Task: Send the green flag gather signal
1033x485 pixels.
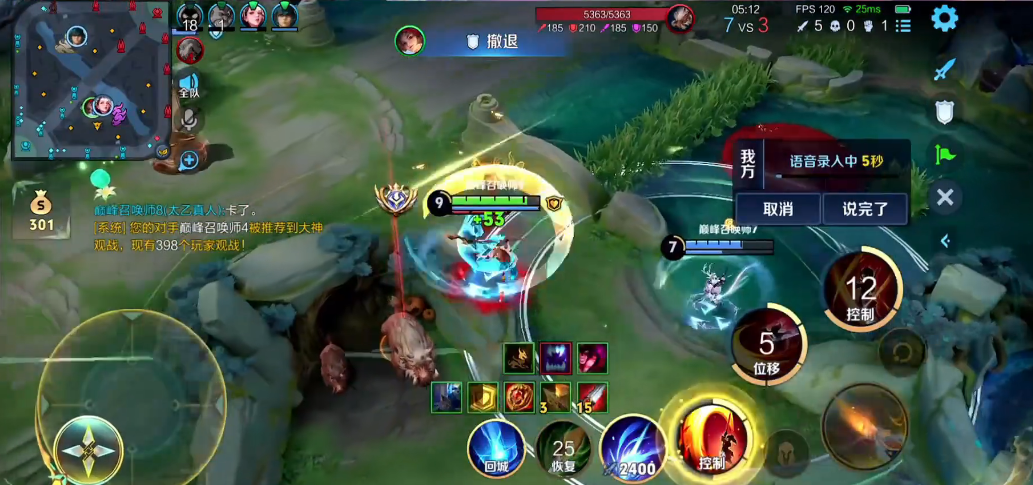Action: coord(944,154)
